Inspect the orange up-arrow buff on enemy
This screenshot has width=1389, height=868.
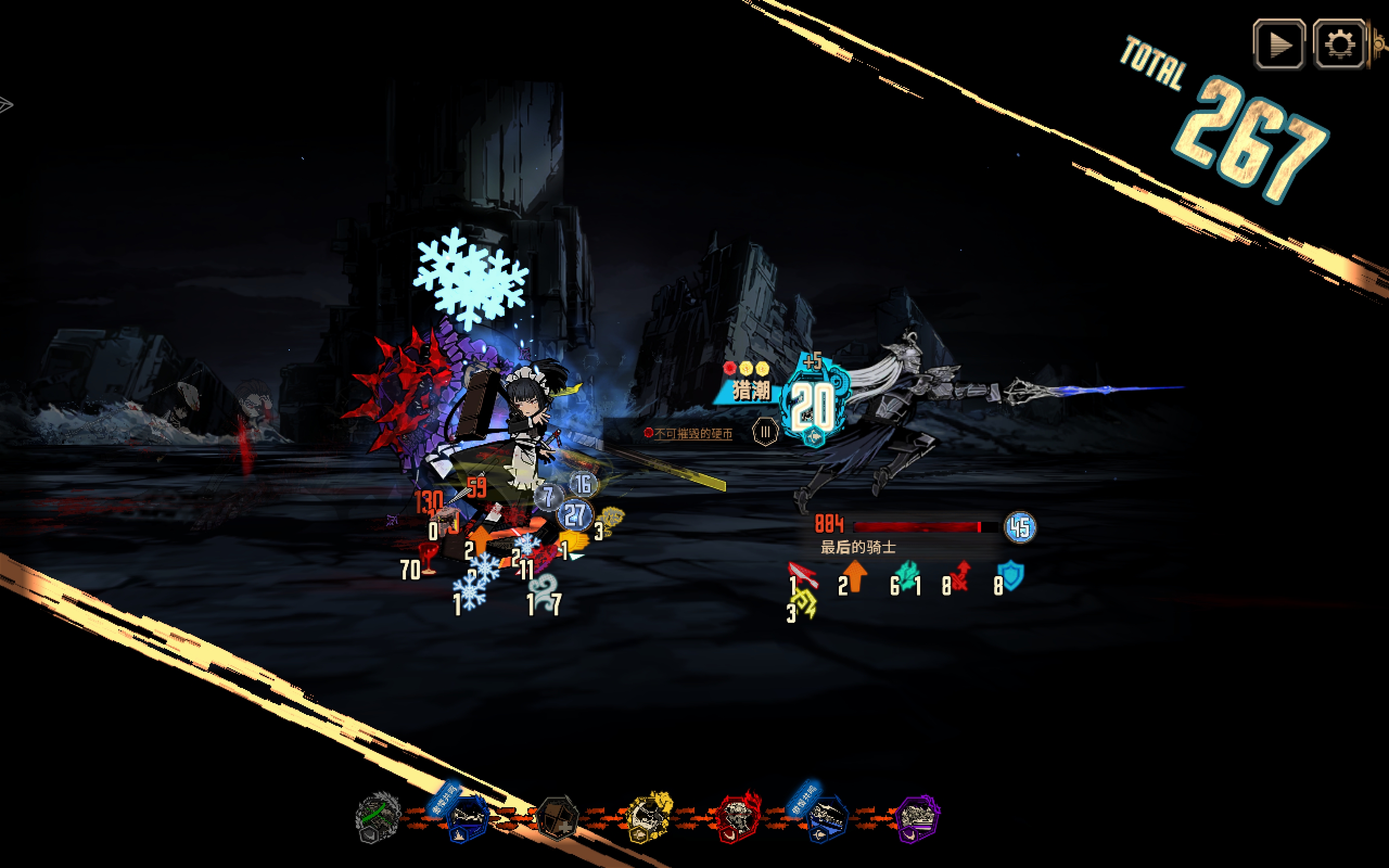855,576
